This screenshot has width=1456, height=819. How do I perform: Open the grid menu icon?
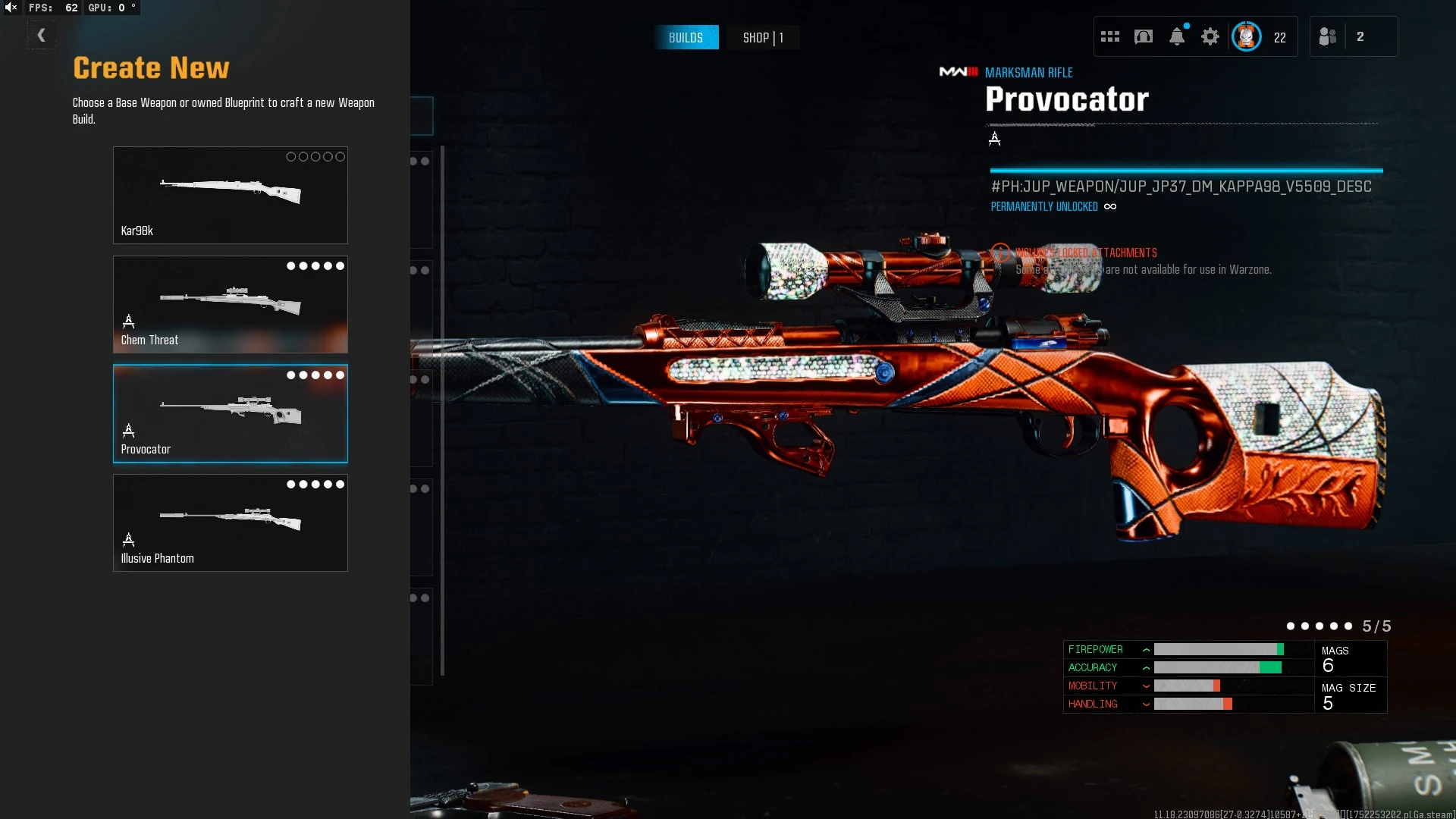[x=1109, y=36]
